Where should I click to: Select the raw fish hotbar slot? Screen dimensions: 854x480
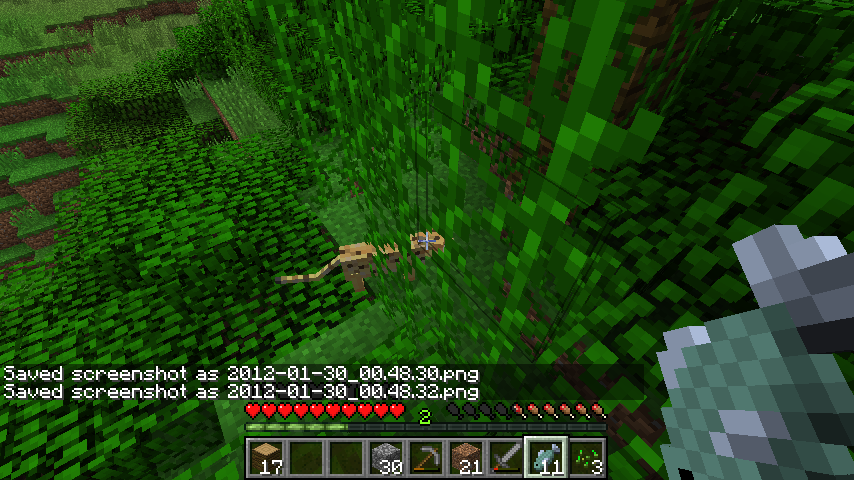coord(545,456)
